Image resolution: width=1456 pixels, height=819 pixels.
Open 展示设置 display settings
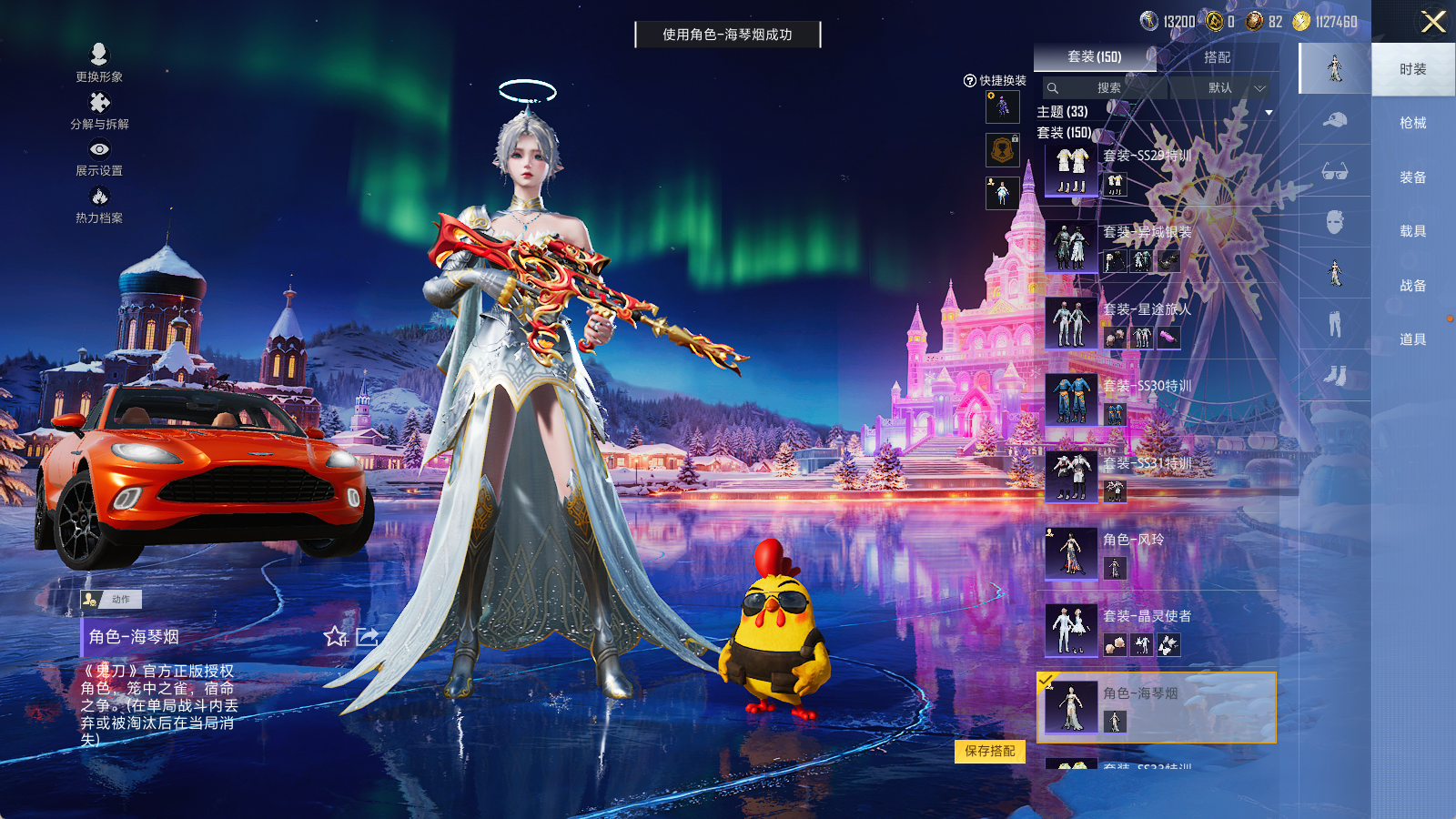(99, 157)
